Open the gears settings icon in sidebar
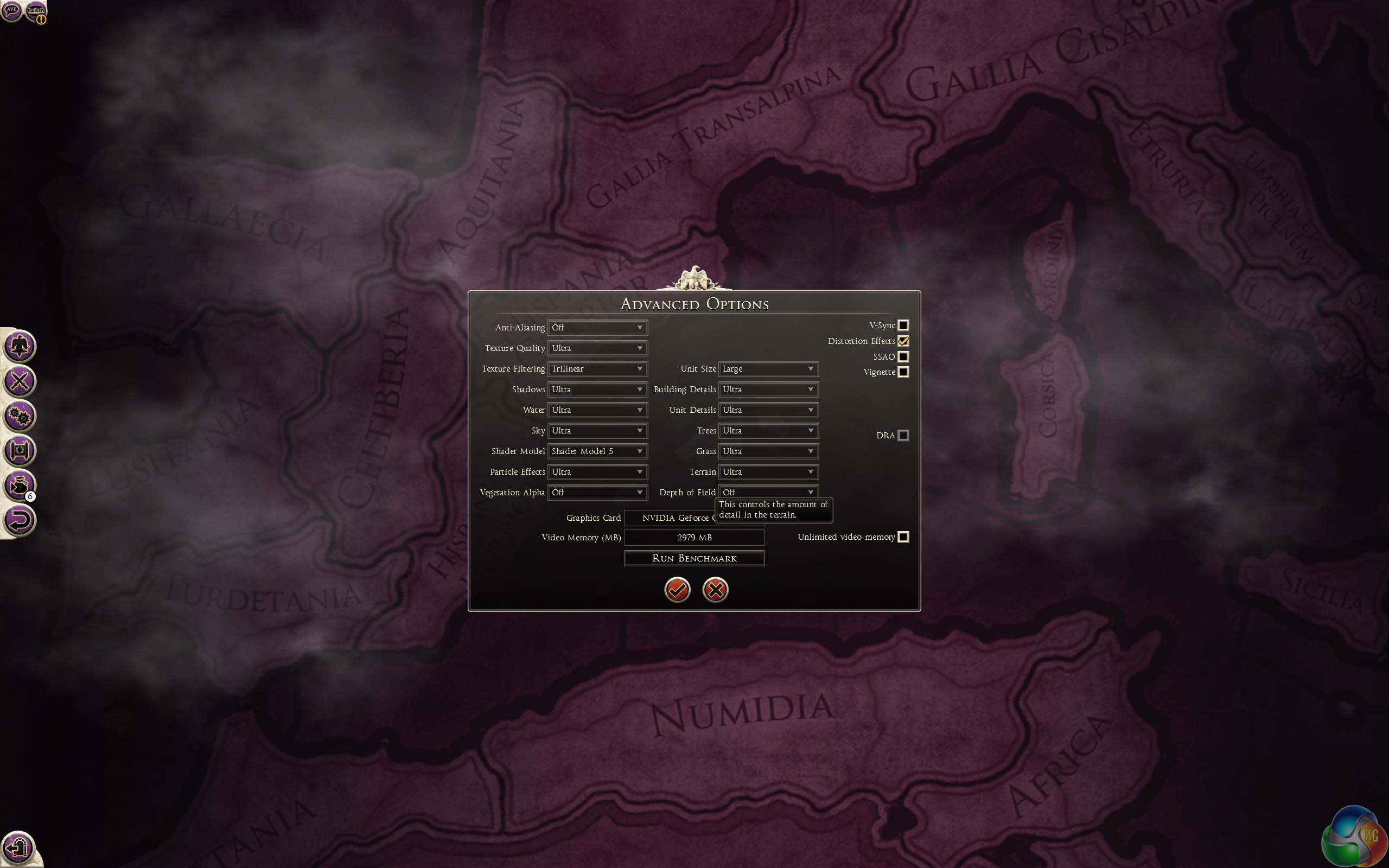Viewport: 1389px width, 868px height. [x=20, y=416]
